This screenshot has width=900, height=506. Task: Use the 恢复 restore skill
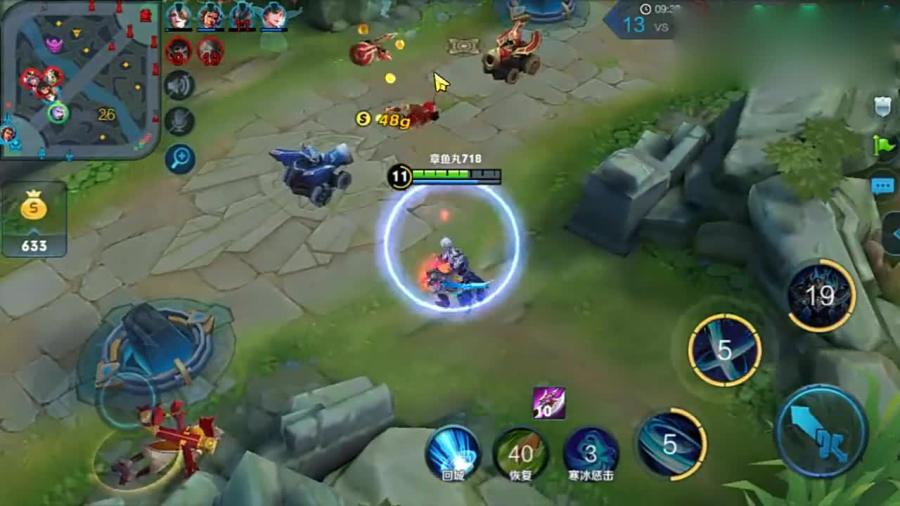pos(520,452)
